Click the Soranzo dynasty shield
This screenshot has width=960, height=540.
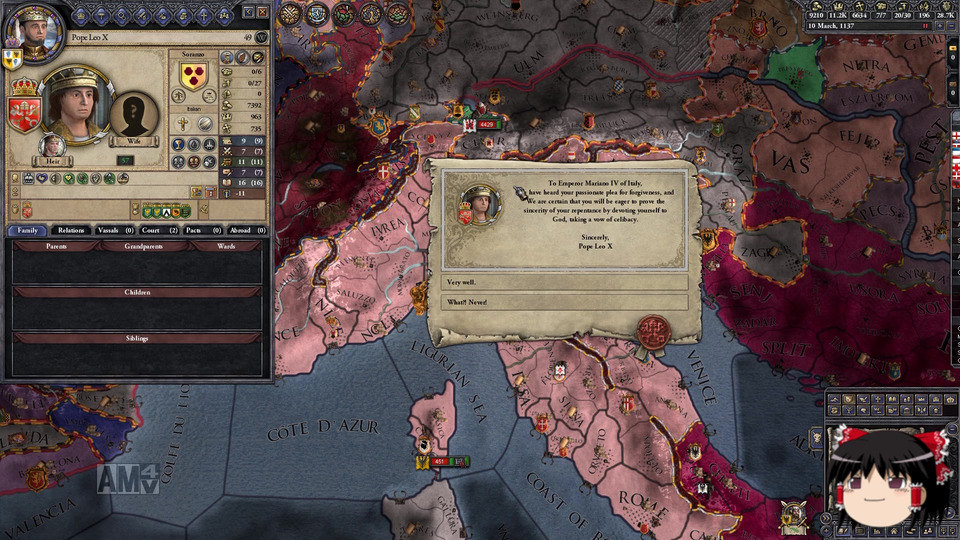(193, 77)
